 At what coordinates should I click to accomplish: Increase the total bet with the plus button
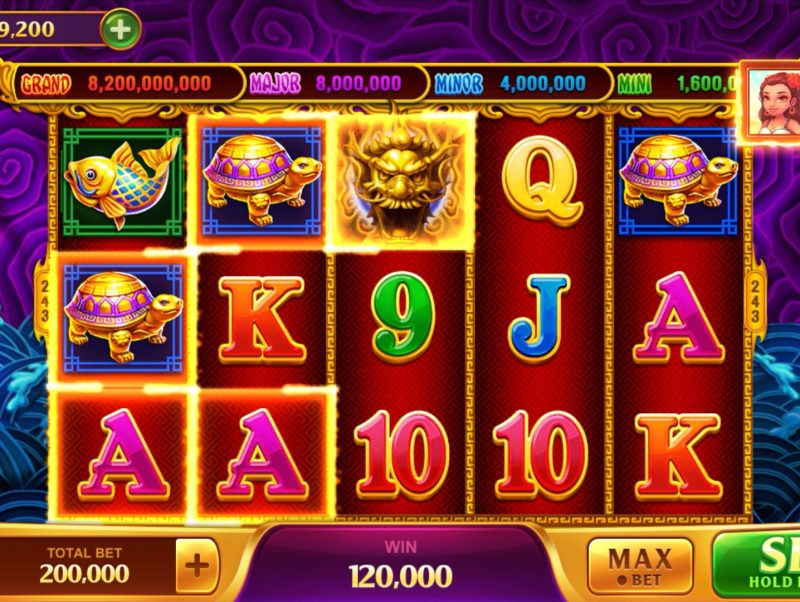click(x=198, y=566)
